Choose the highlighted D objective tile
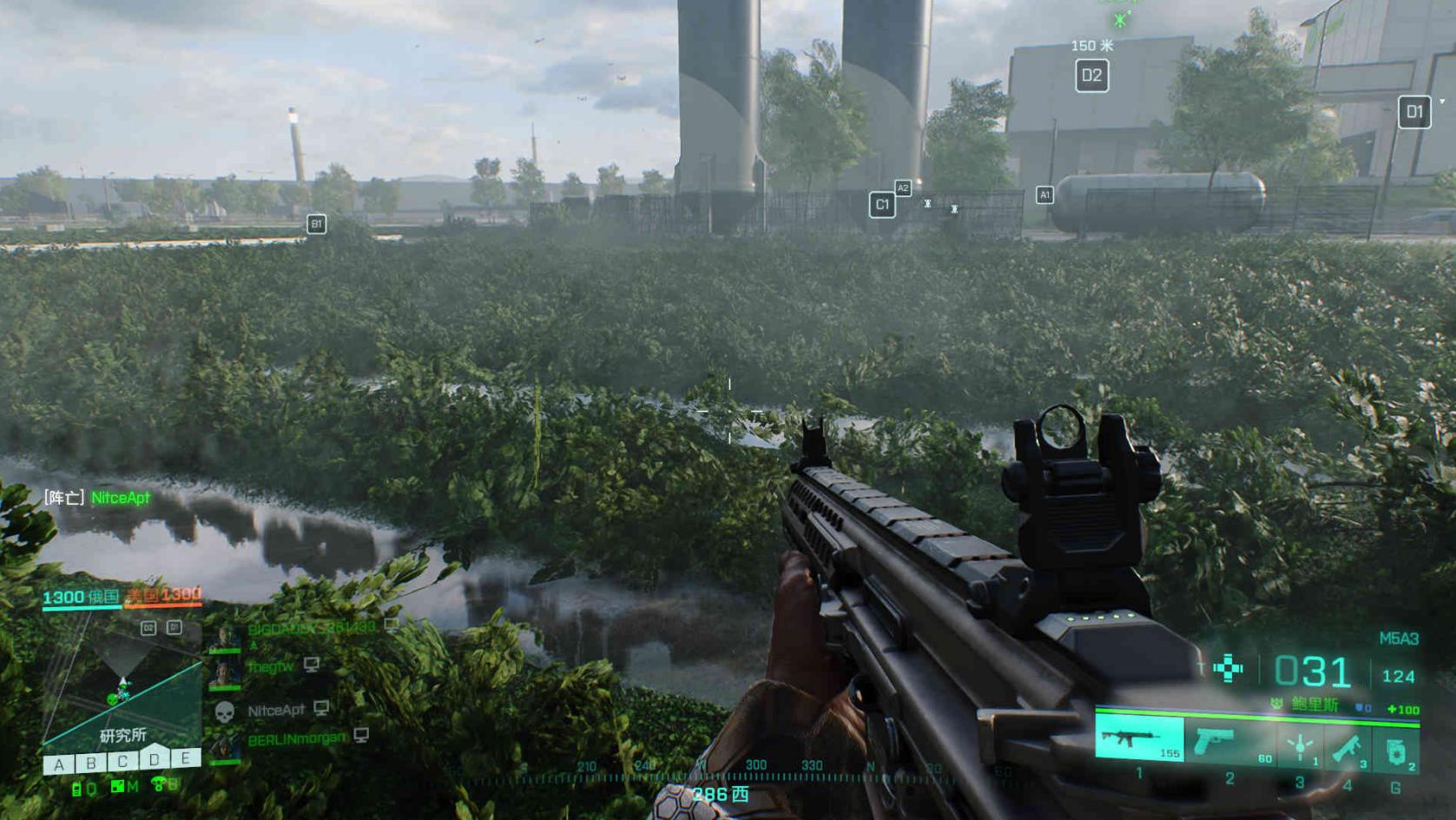 point(154,758)
